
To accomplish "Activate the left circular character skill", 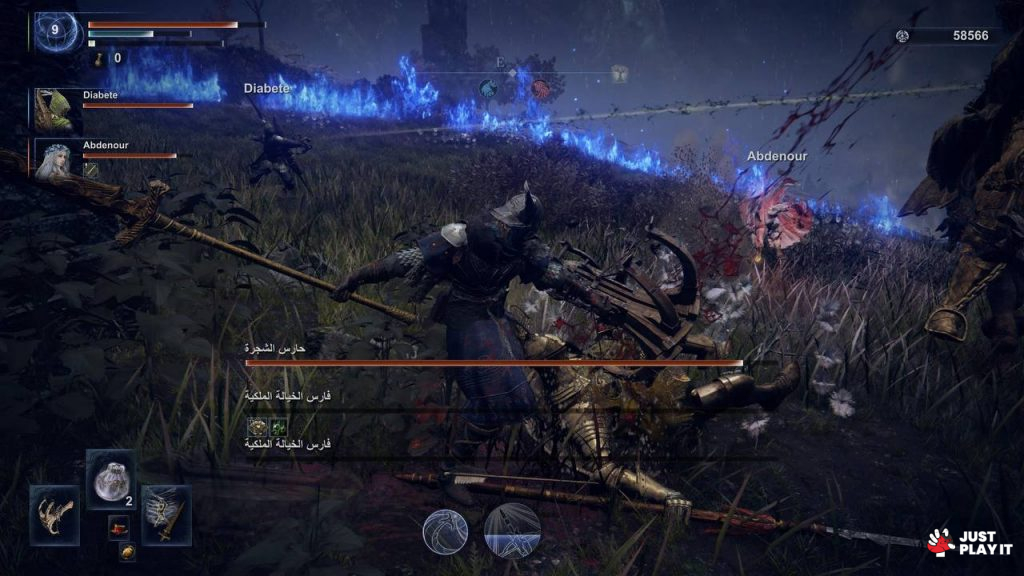I will [x=446, y=530].
